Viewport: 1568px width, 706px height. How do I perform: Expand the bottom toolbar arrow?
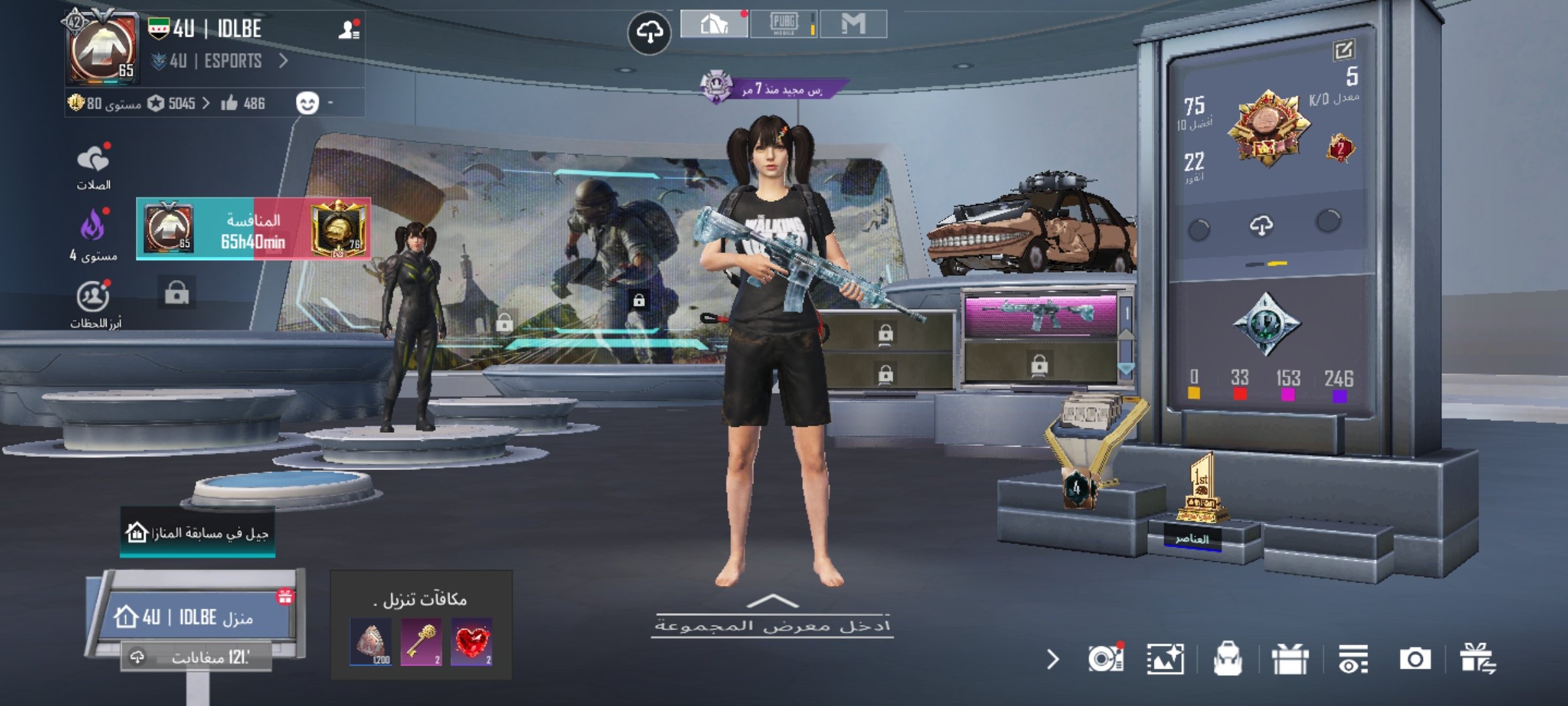point(1053,659)
